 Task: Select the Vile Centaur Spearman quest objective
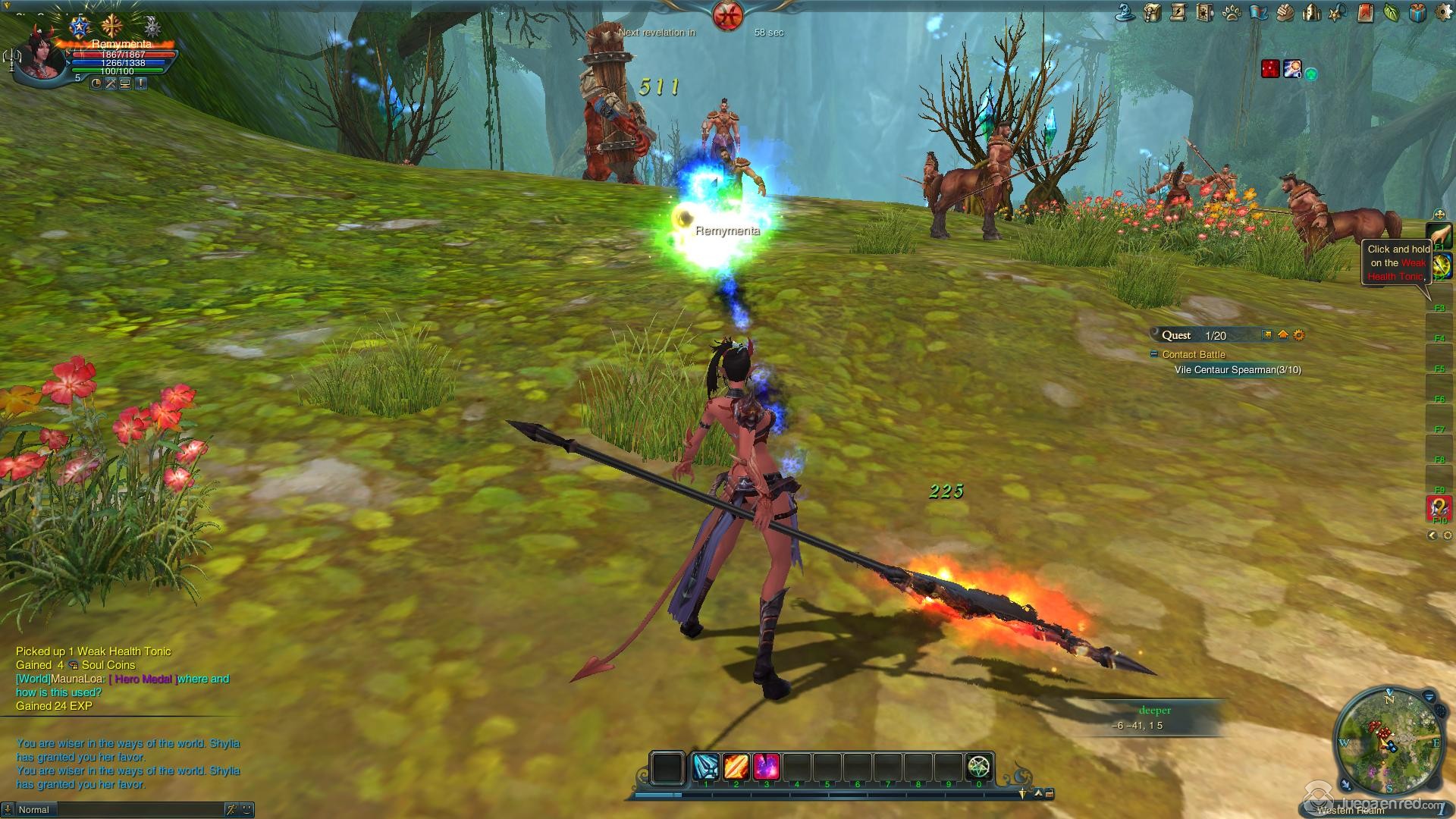(1238, 370)
